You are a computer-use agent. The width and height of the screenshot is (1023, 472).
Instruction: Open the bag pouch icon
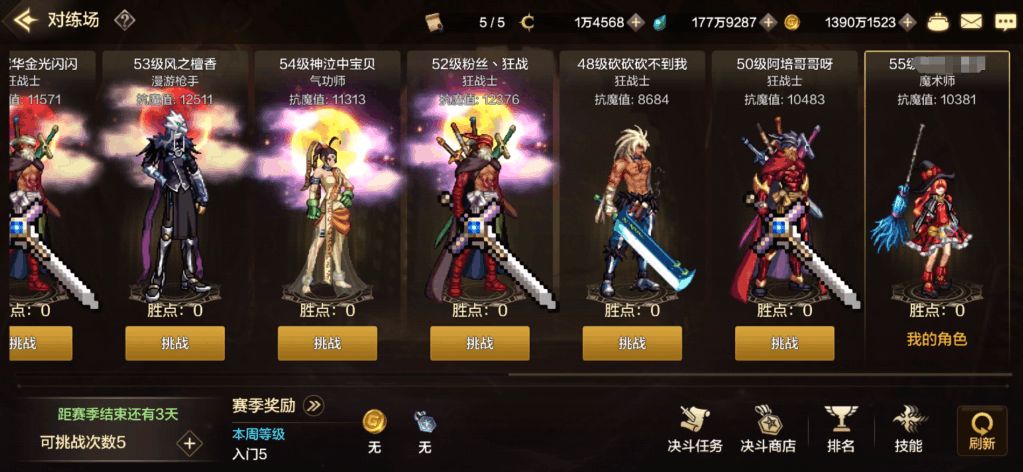(x=939, y=21)
